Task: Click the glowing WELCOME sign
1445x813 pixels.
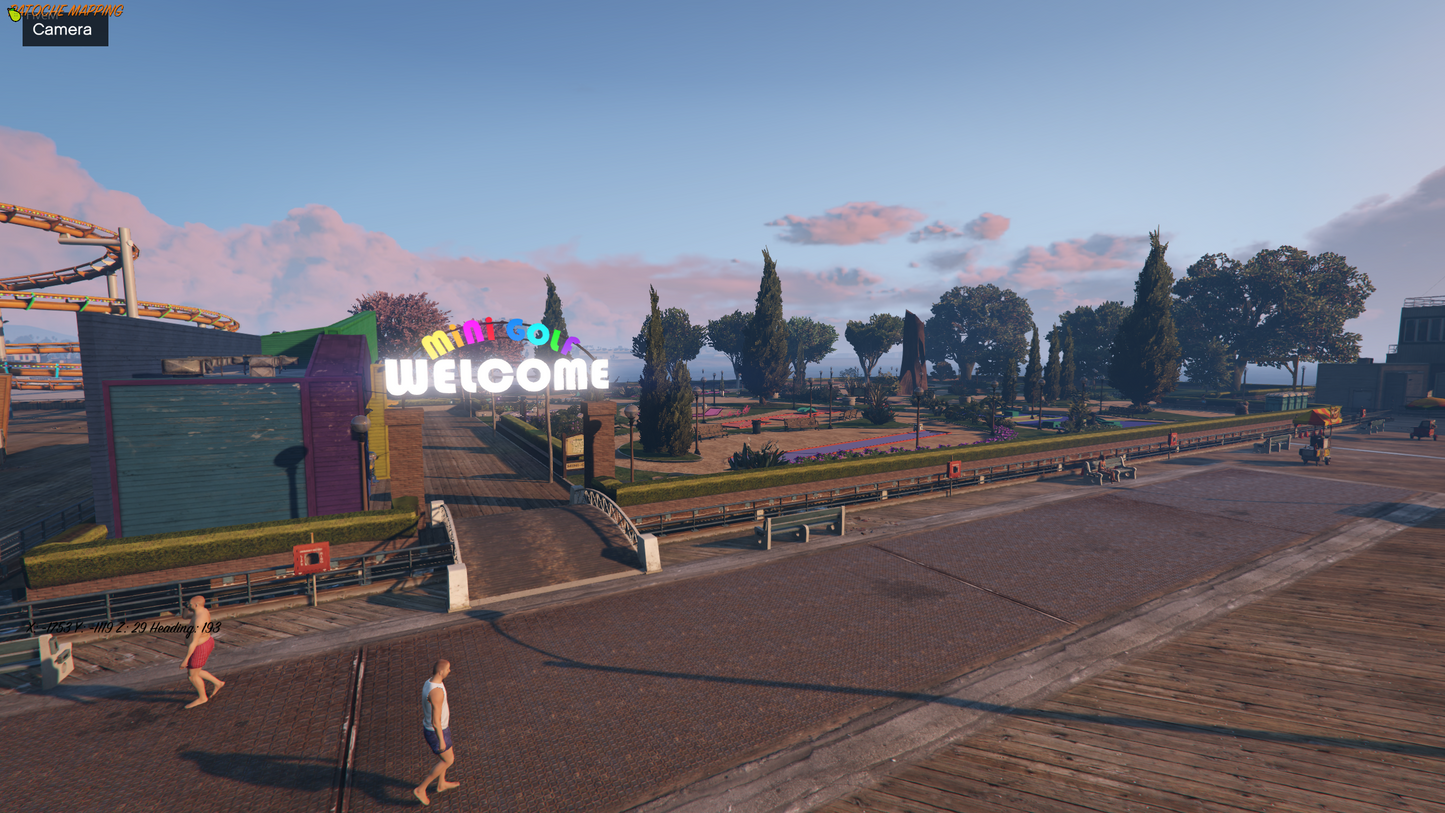Action: click(x=498, y=375)
